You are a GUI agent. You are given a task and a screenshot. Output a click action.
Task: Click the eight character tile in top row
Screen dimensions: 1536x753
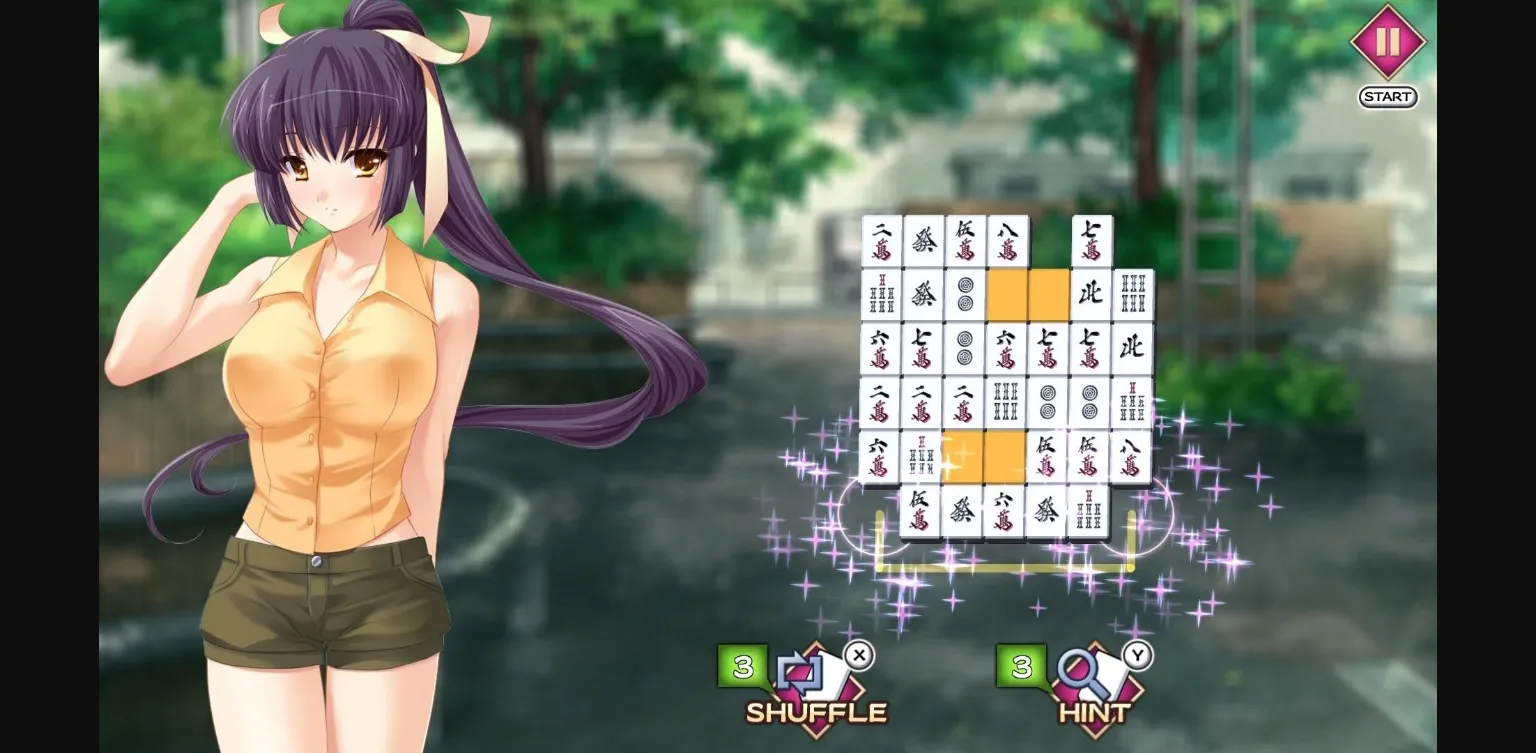1006,240
